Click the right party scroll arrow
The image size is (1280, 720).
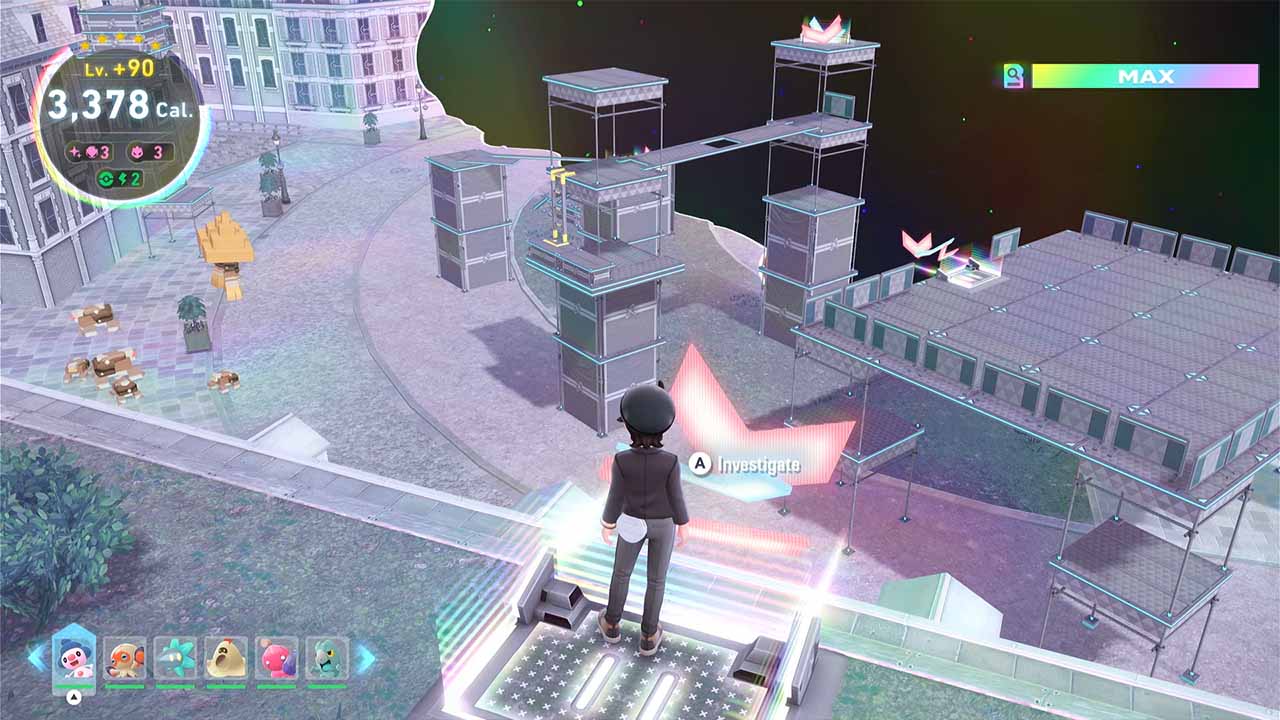(366, 657)
